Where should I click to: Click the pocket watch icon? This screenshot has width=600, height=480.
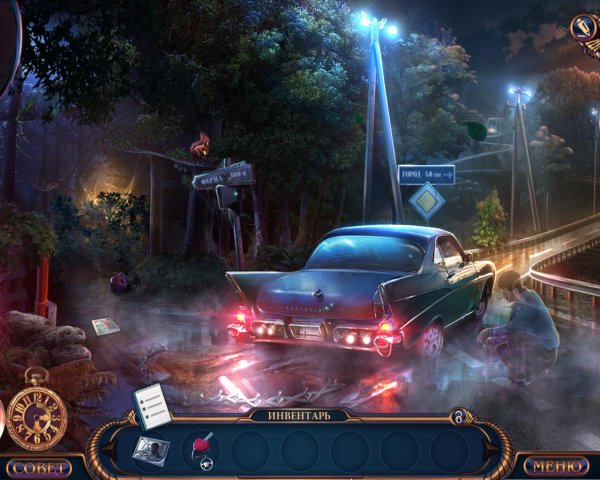pos(36,413)
